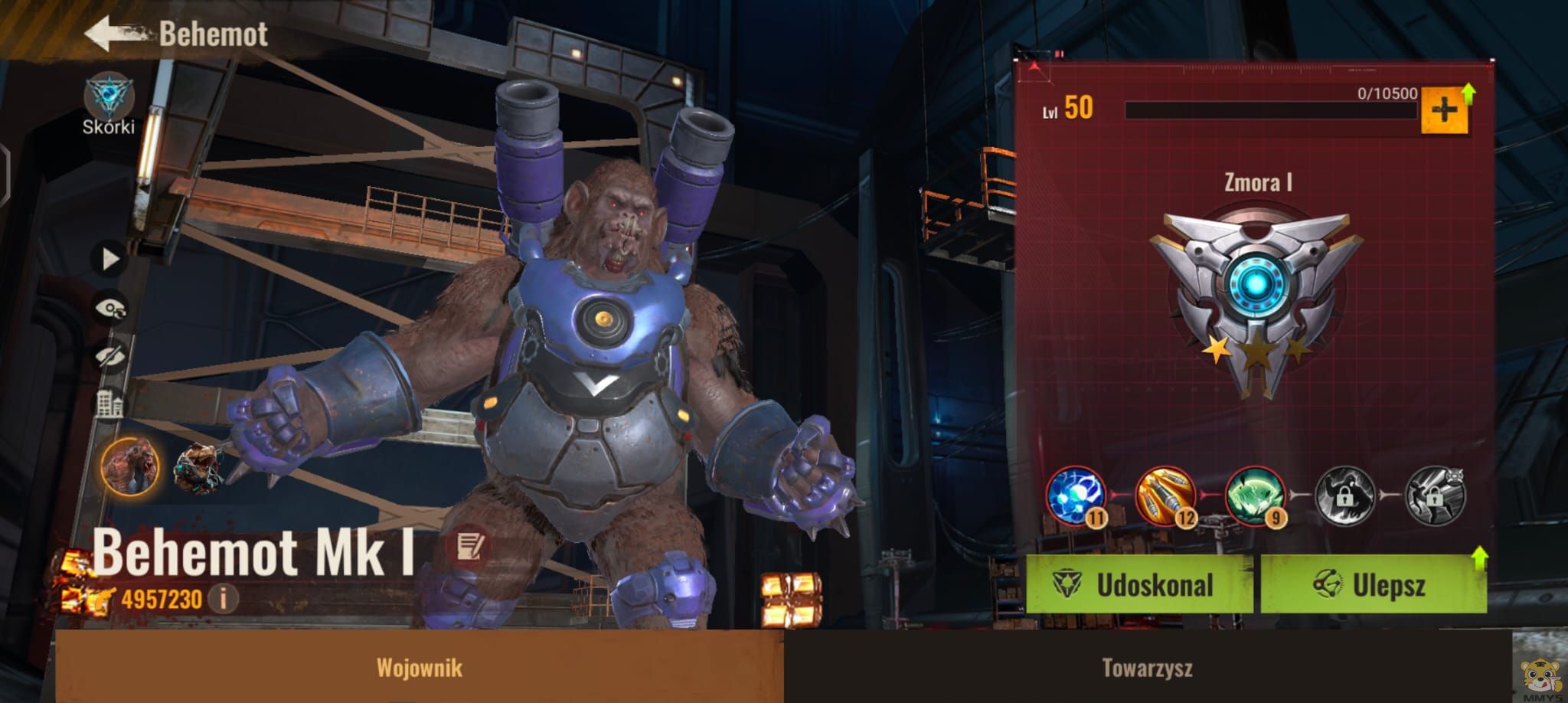Select the orange missiles skill, level 12
This screenshot has width=1568, height=703.
point(1165,497)
